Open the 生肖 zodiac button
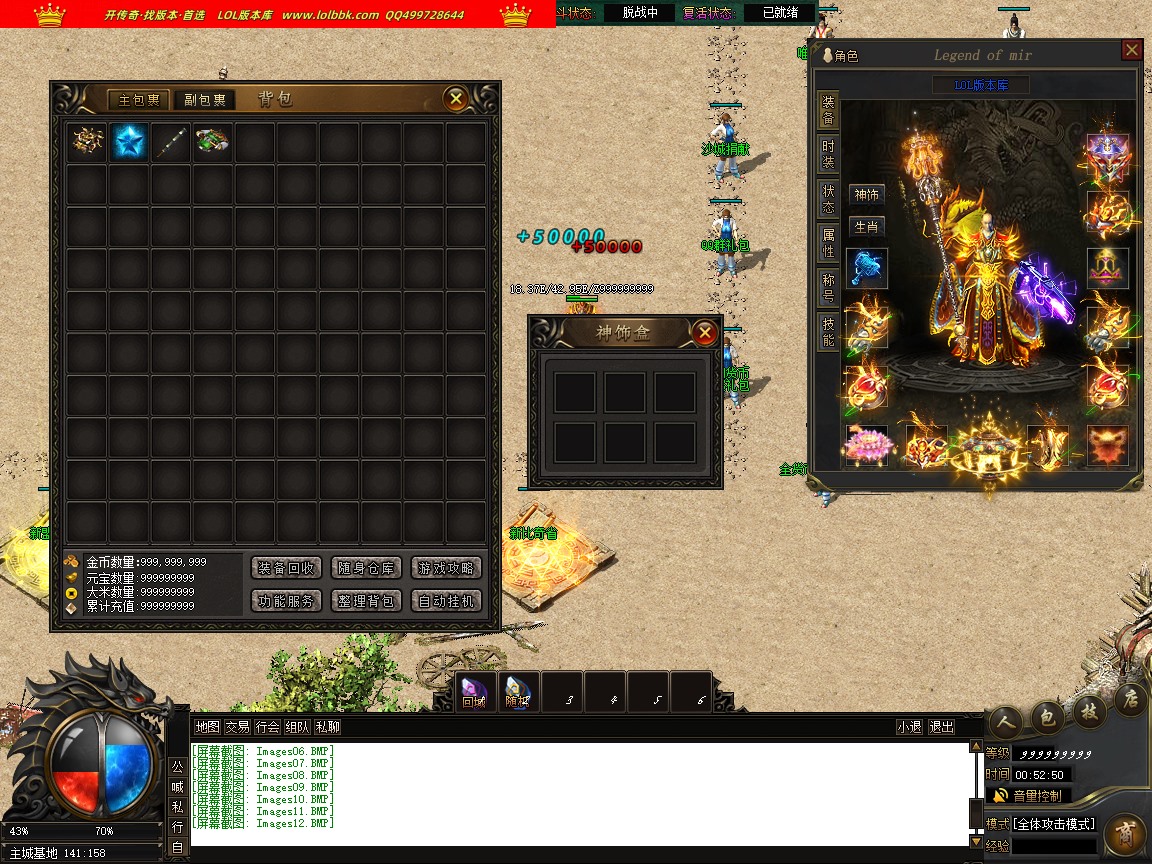The width and height of the screenshot is (1152, 864). [x=866, y=227]
